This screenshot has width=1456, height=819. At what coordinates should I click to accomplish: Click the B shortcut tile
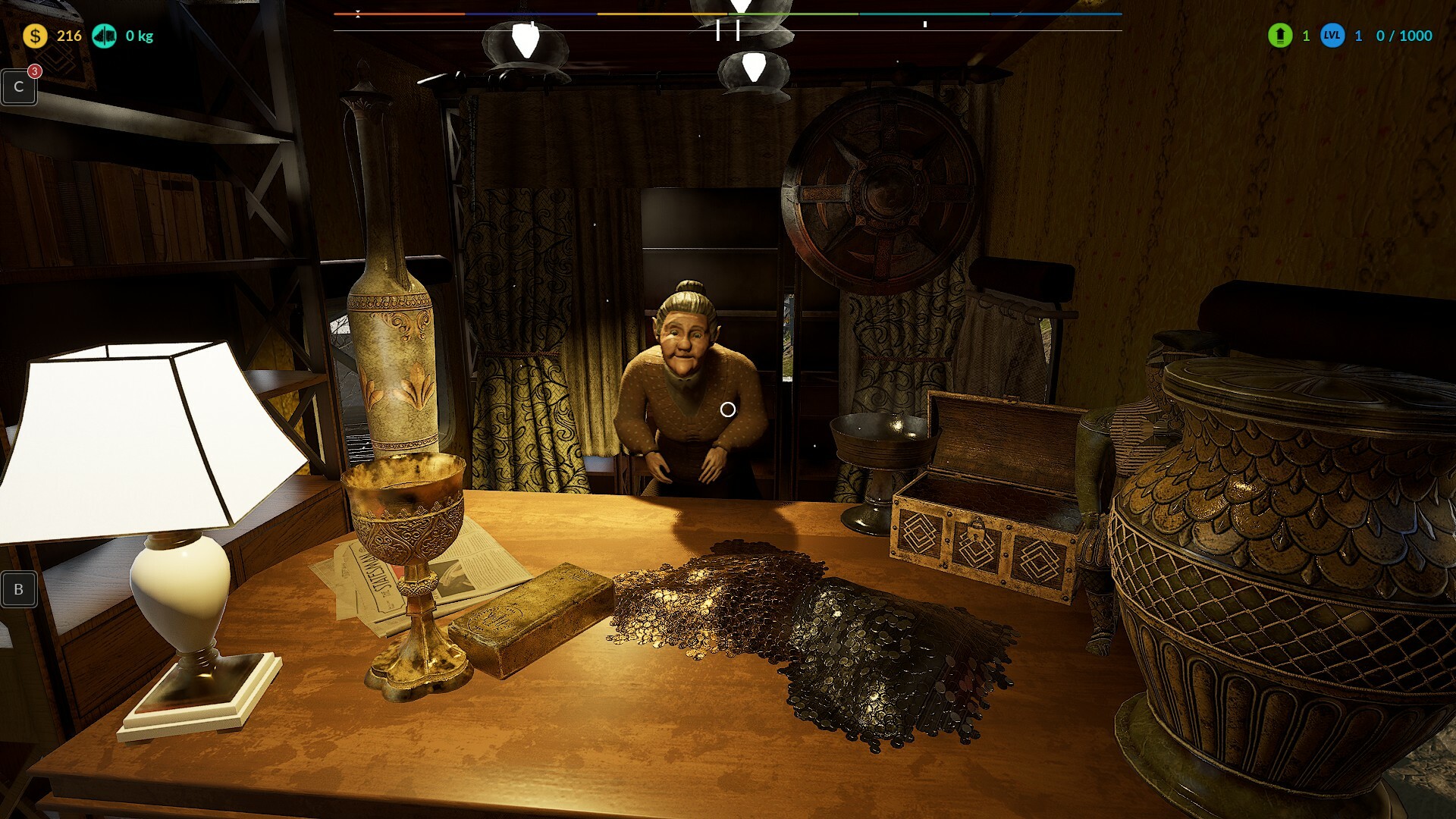pyautogui.click(x=19, y=589)
